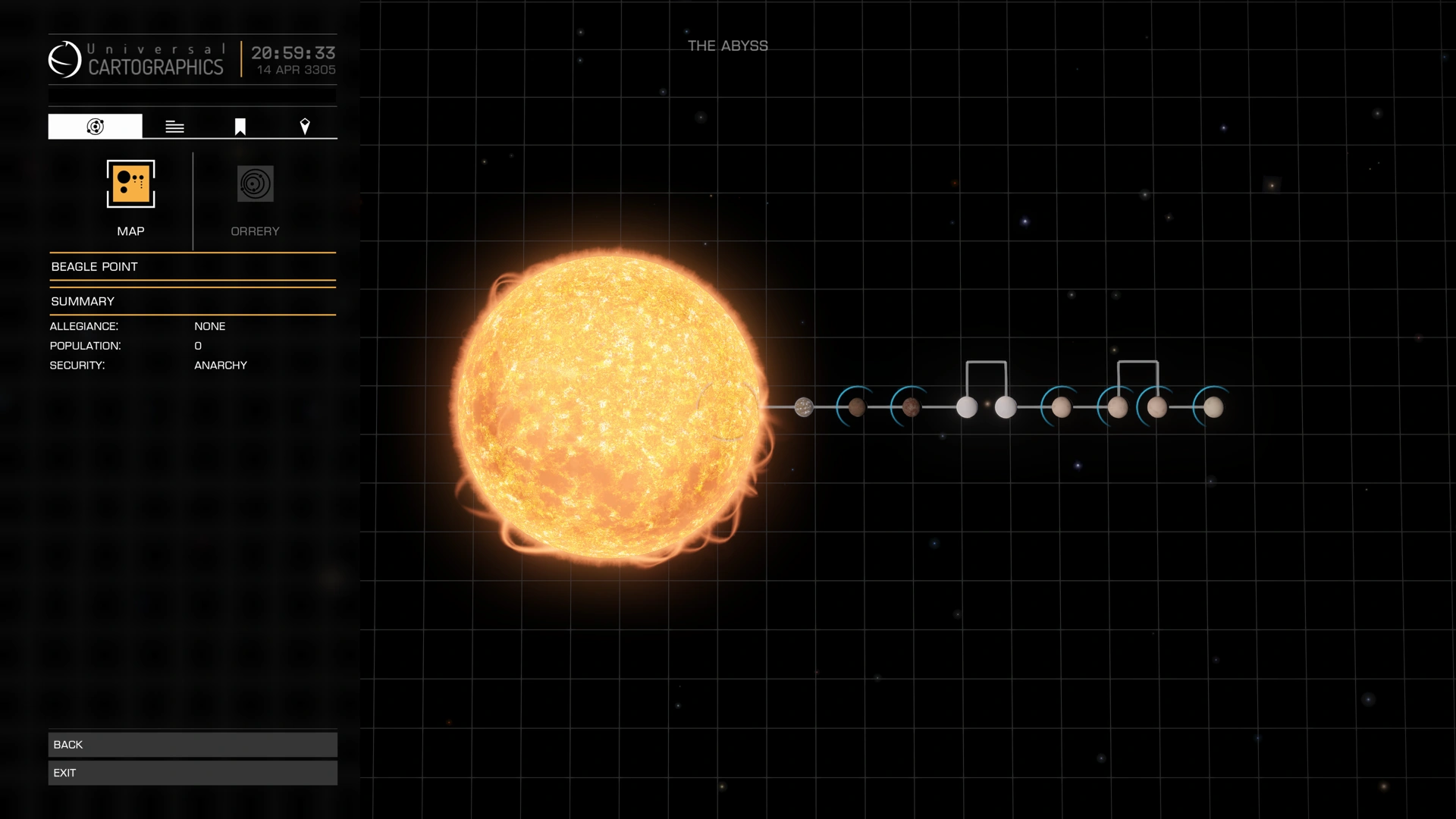
Task: Expand the SUMMARY section
Action: [83, 301]
